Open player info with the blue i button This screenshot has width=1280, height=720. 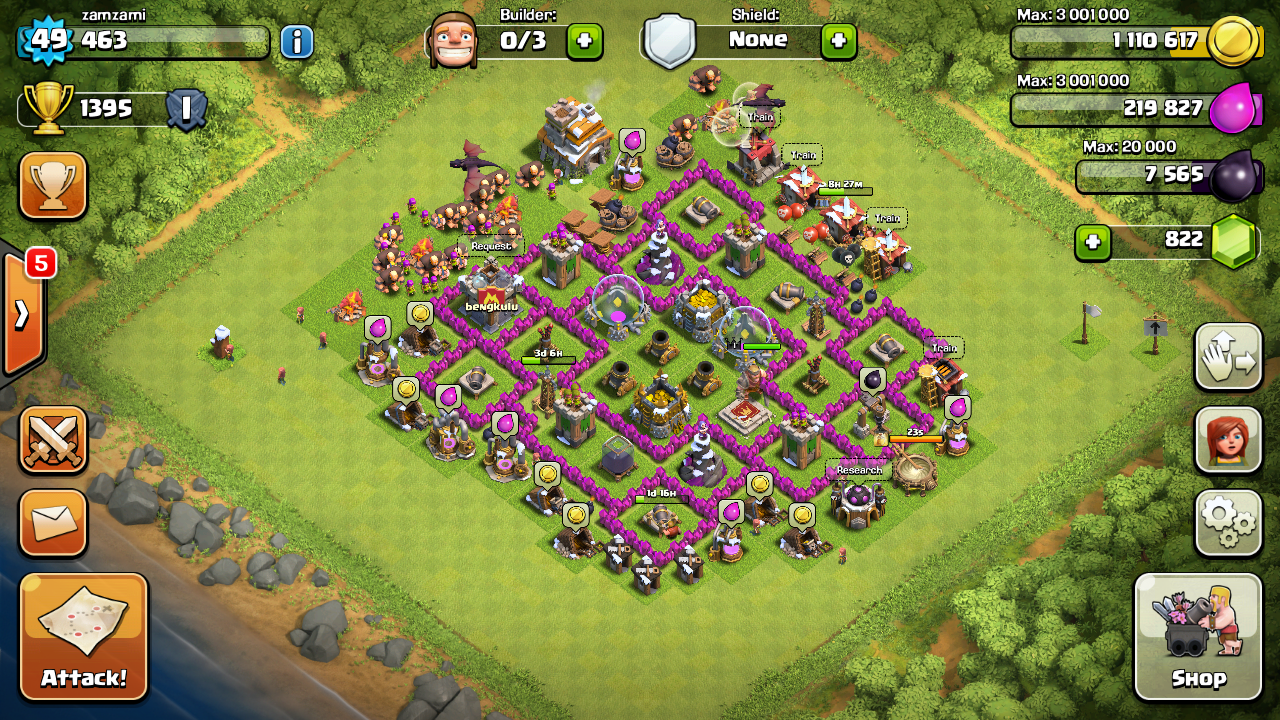coord(293,41)
